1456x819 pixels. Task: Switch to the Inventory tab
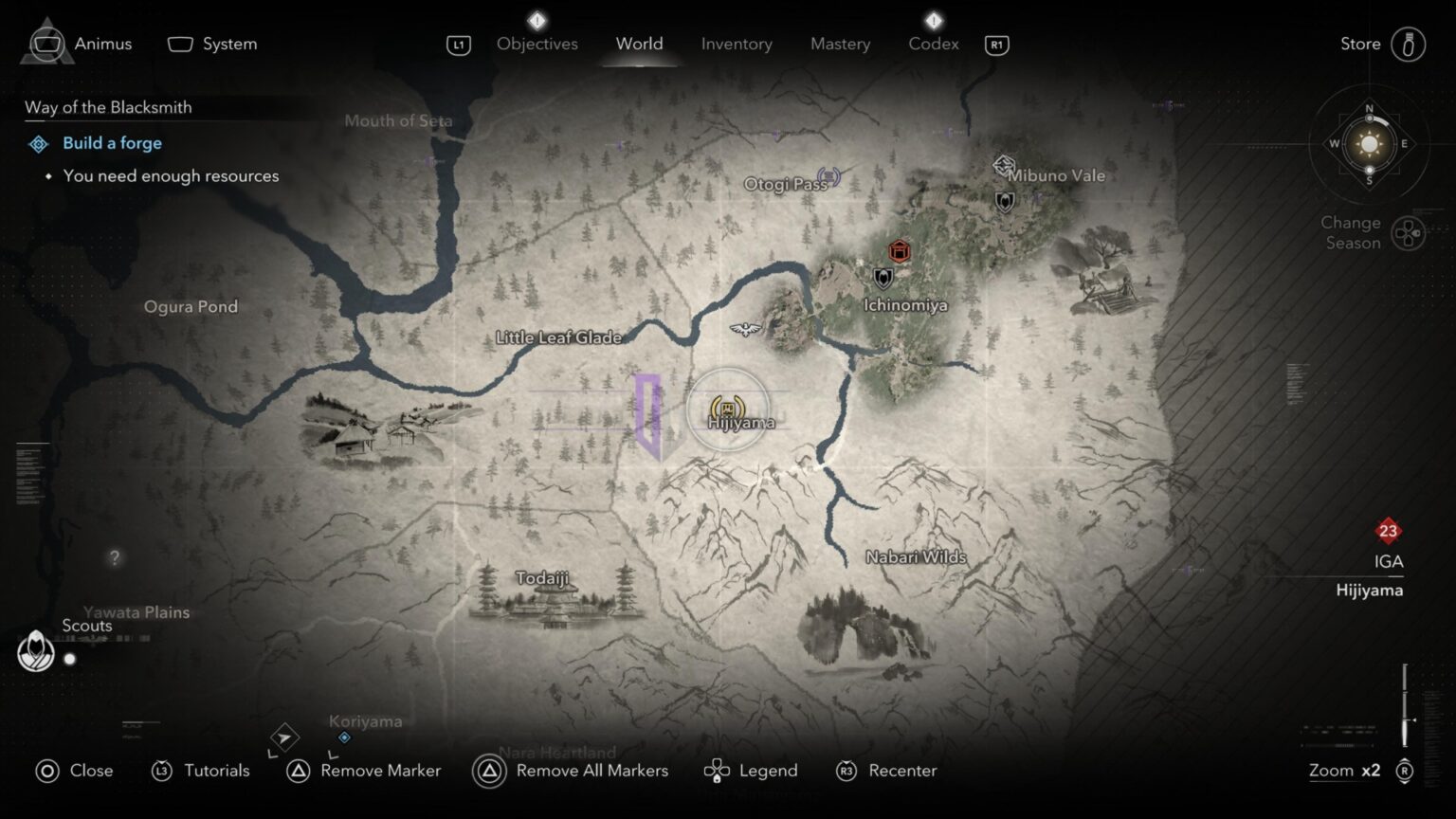pos(737,44)
